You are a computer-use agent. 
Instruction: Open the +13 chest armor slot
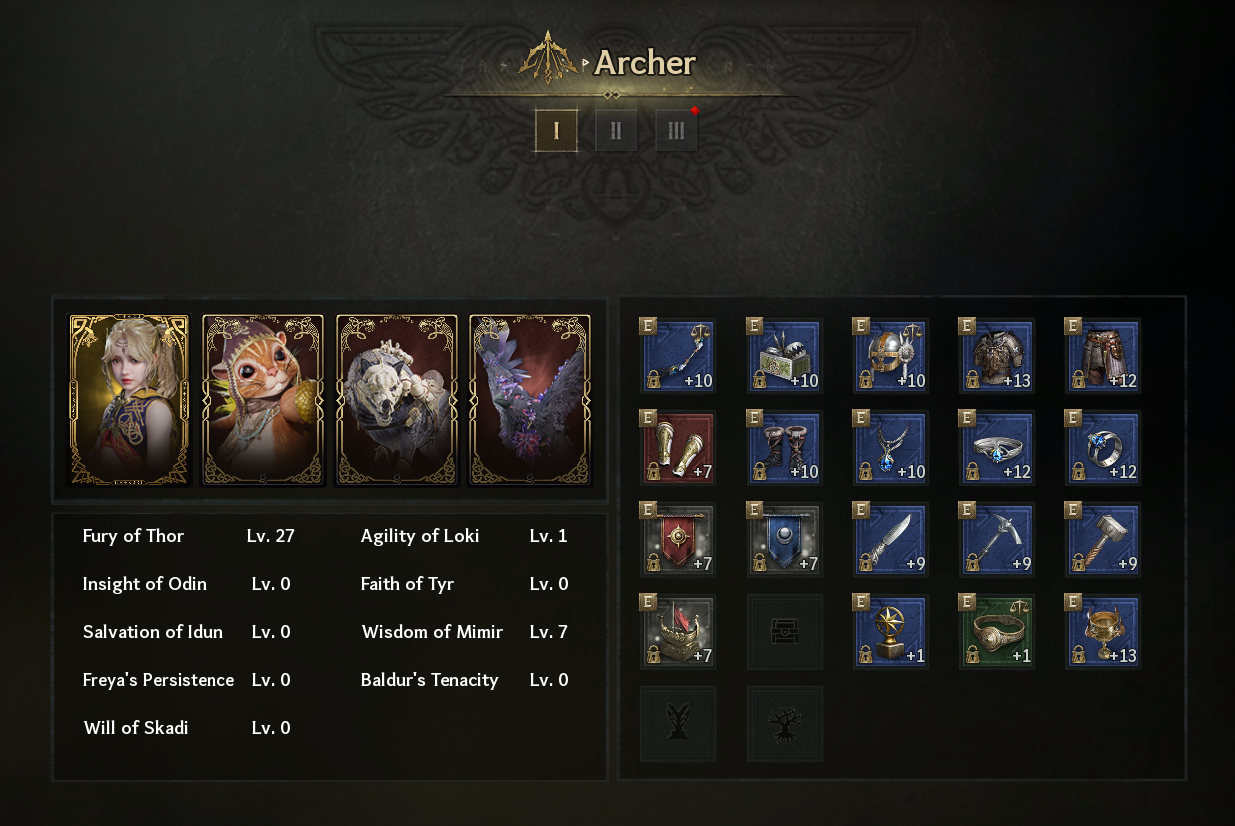[996, 356]
